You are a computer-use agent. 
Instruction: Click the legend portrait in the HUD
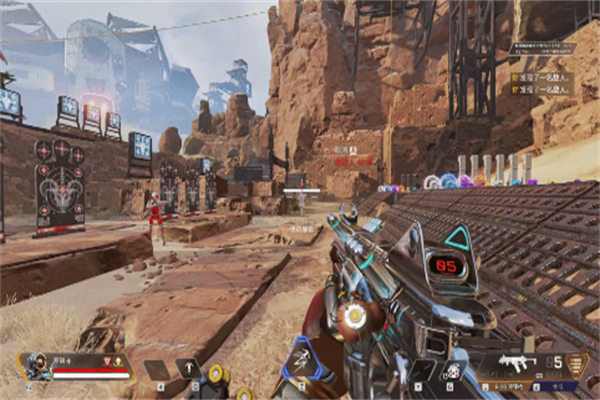pos(37,365)
